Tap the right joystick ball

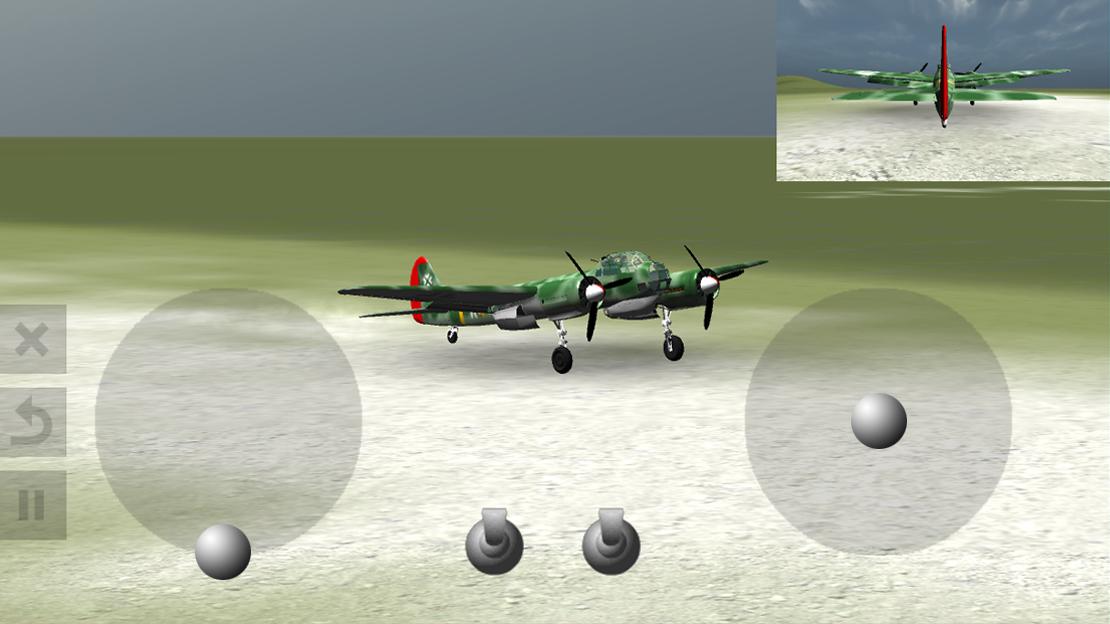pos(879,420)
